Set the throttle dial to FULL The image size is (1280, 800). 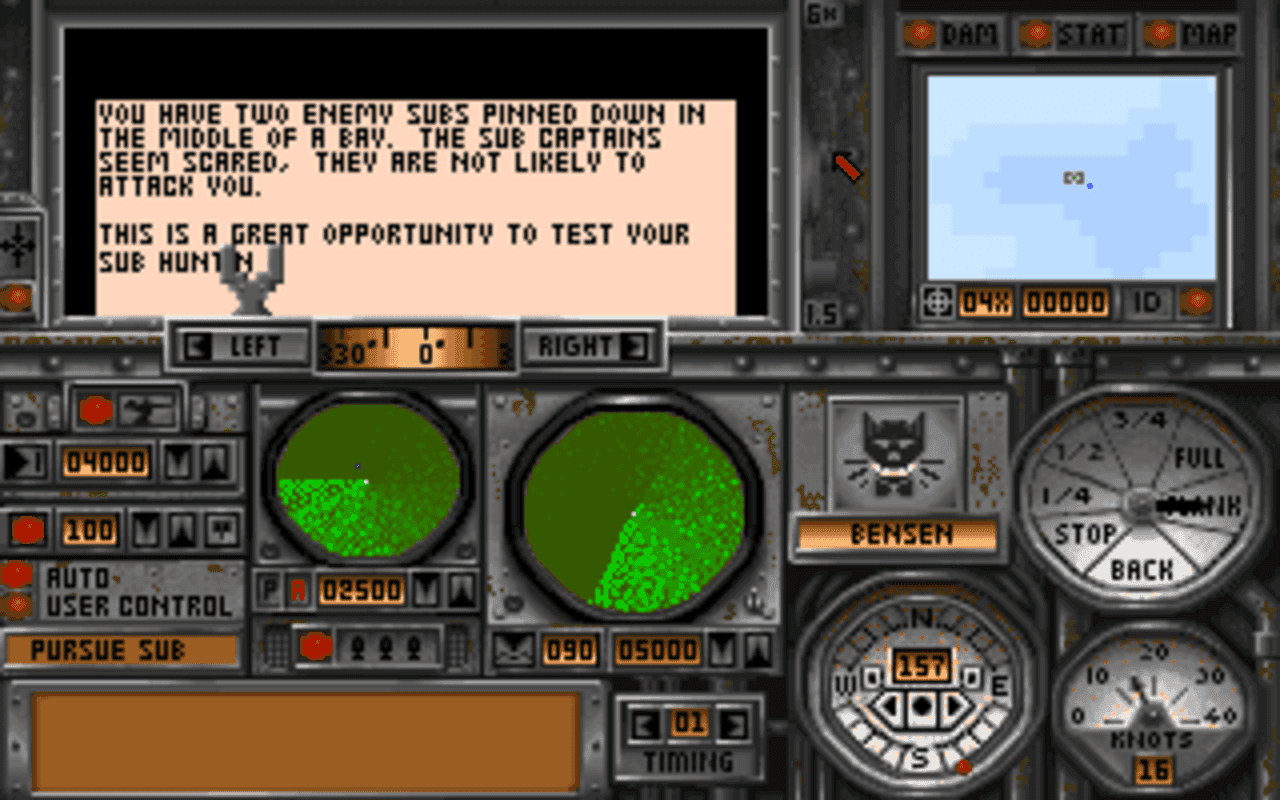(1200, 455)
